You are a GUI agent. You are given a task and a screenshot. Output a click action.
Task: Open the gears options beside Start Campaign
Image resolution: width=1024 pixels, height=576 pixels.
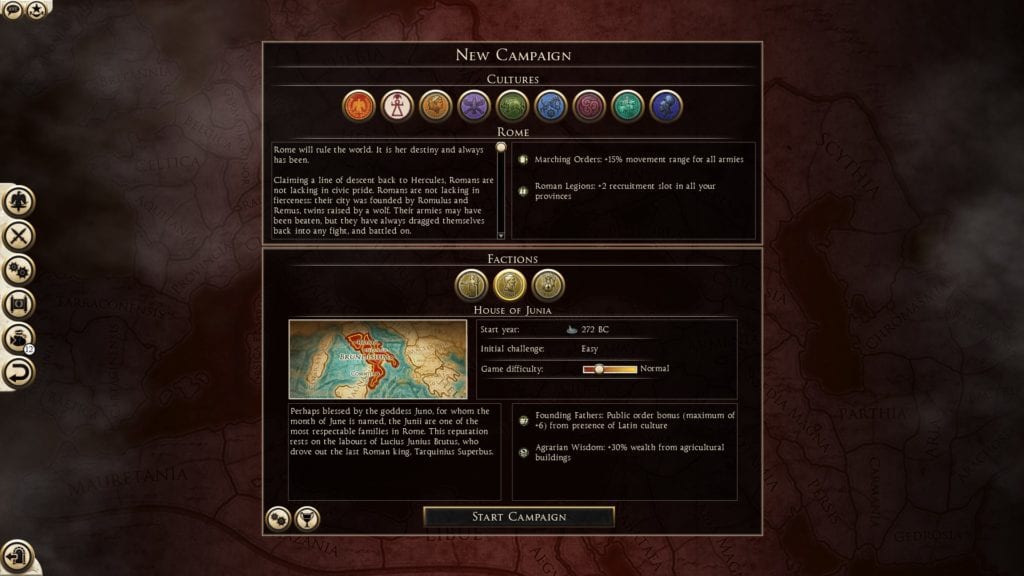(x=278, y=518)
